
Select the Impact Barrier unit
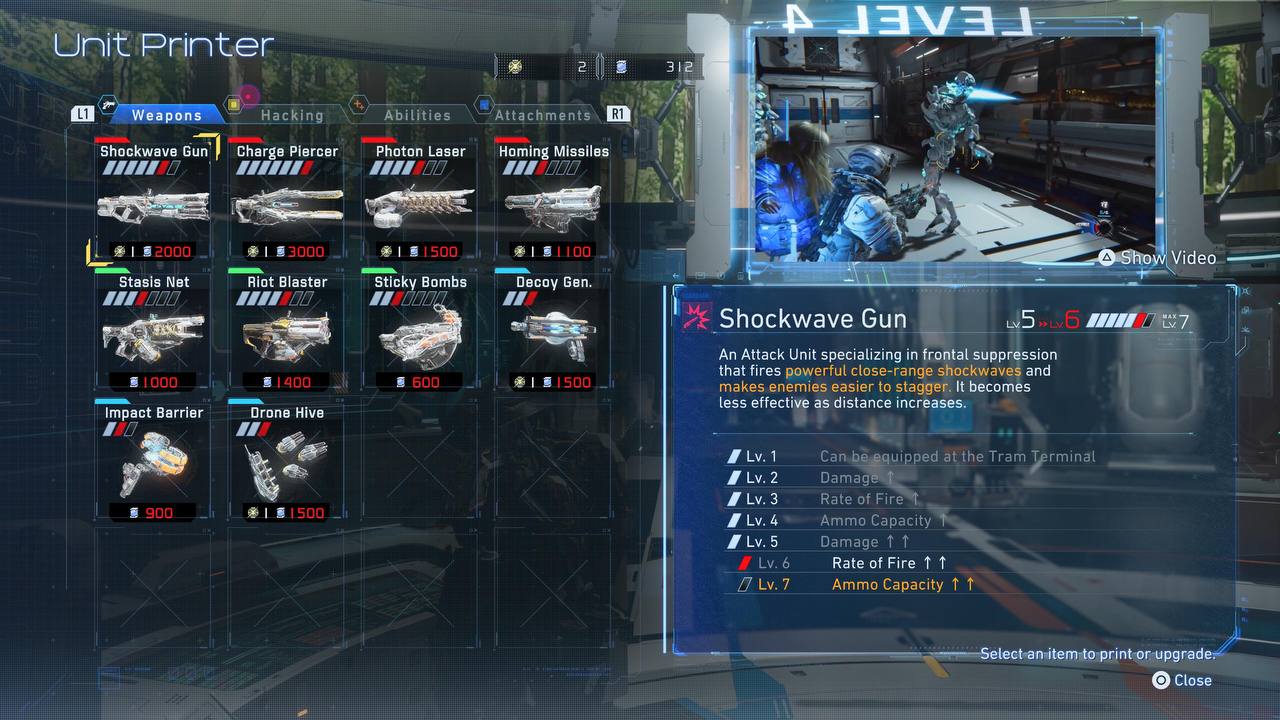[x=154, y=462]
